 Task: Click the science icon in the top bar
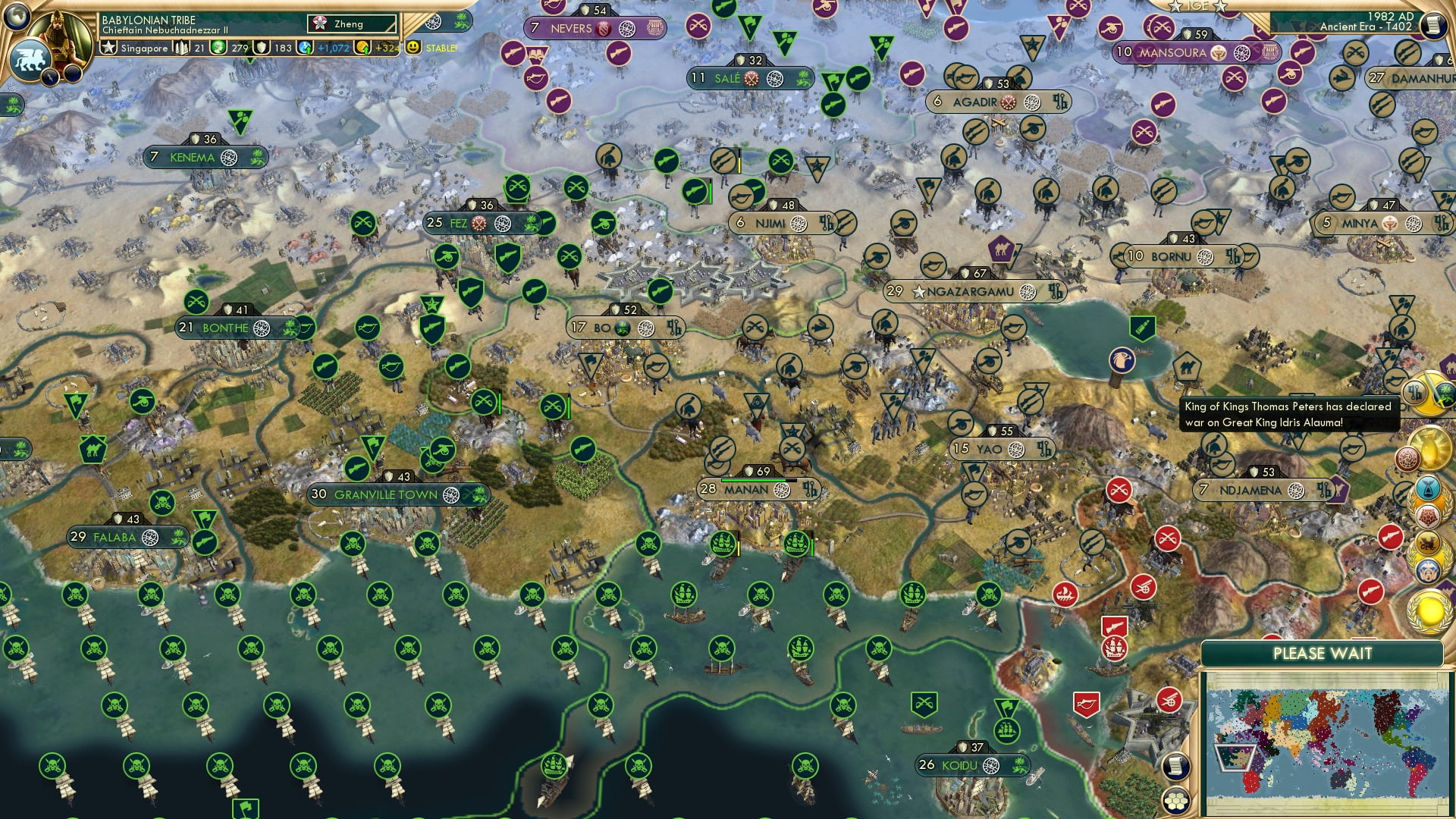click(218, 48)
